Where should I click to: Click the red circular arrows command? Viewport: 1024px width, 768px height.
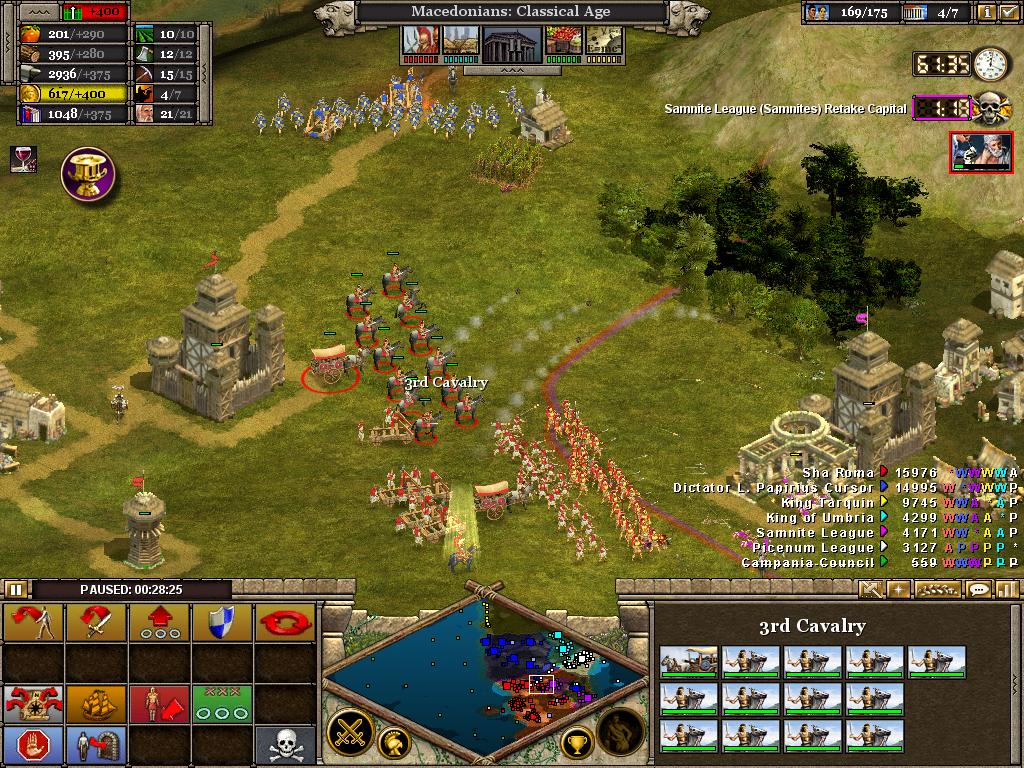tap(285, 623)
